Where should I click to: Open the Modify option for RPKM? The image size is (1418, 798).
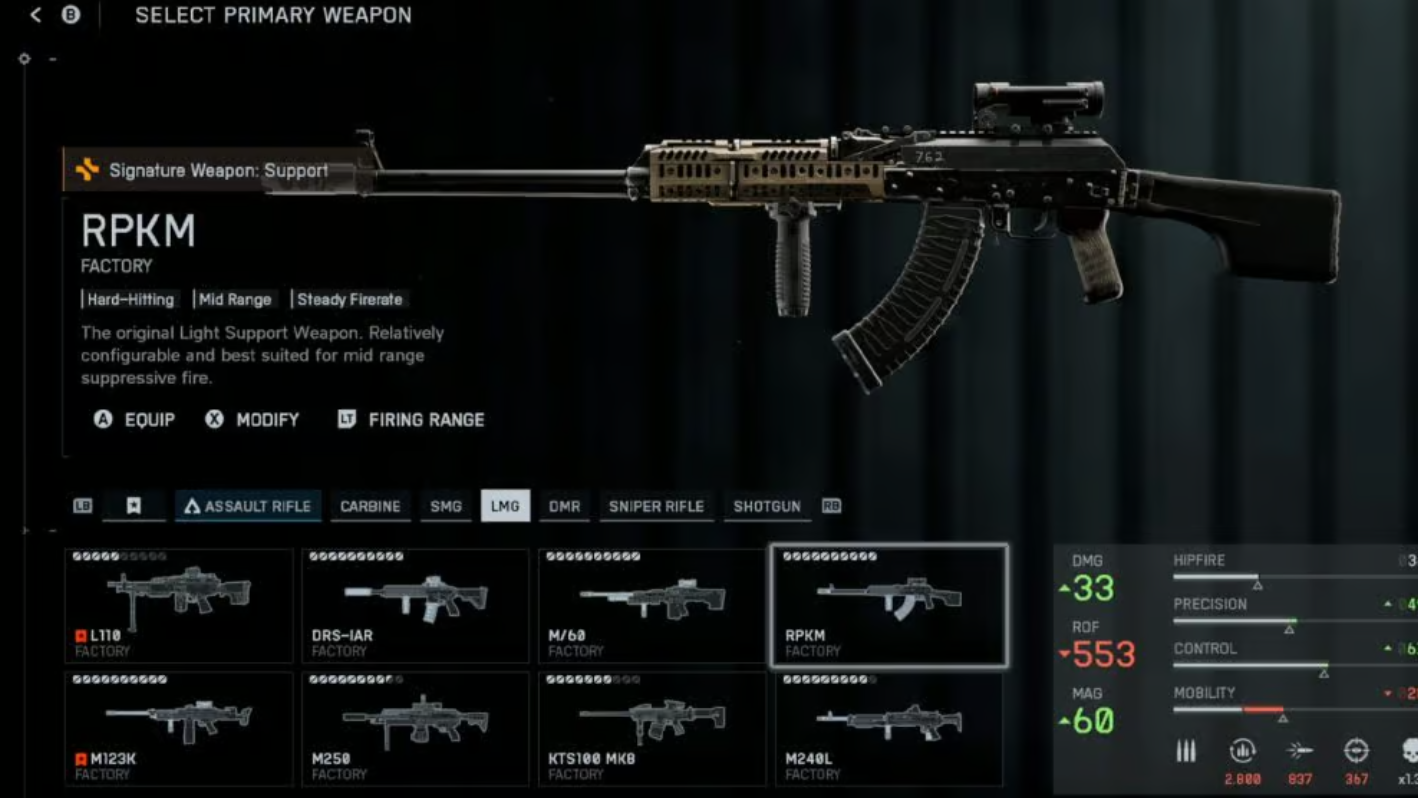click(253, 420)
